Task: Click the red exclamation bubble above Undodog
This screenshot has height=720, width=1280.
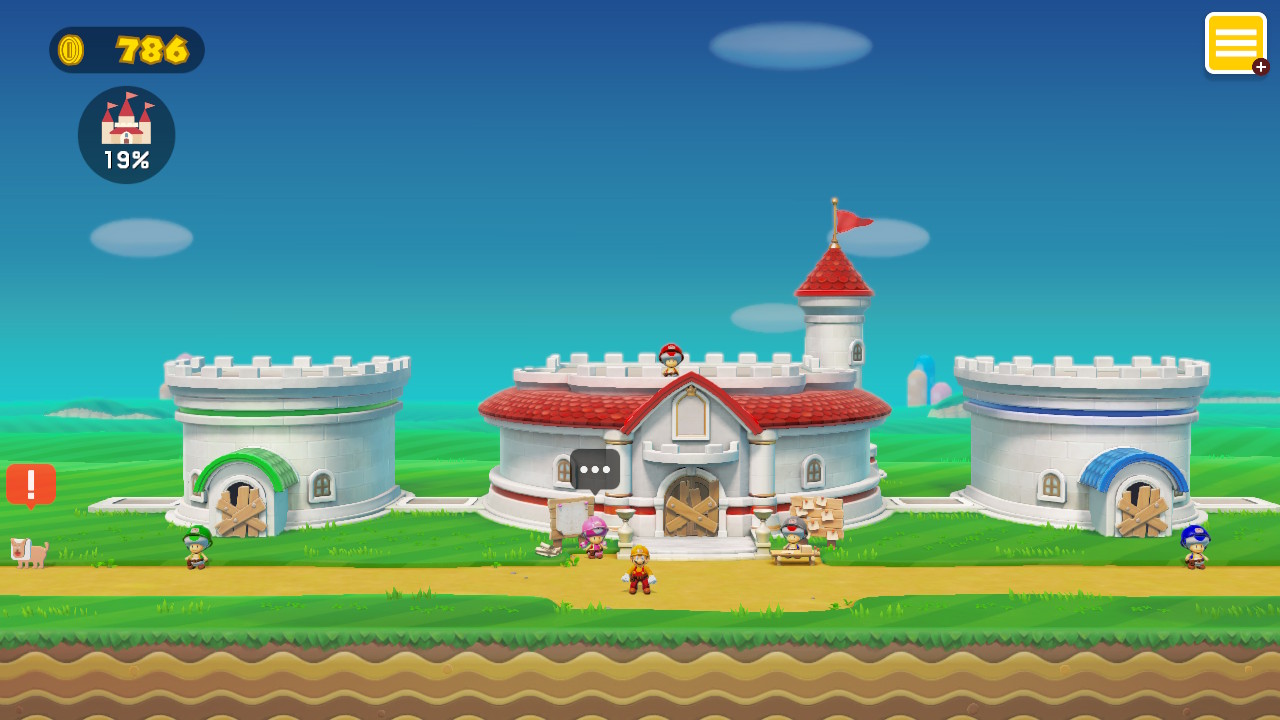Action: pyautogui.click(x=30, y=486)
